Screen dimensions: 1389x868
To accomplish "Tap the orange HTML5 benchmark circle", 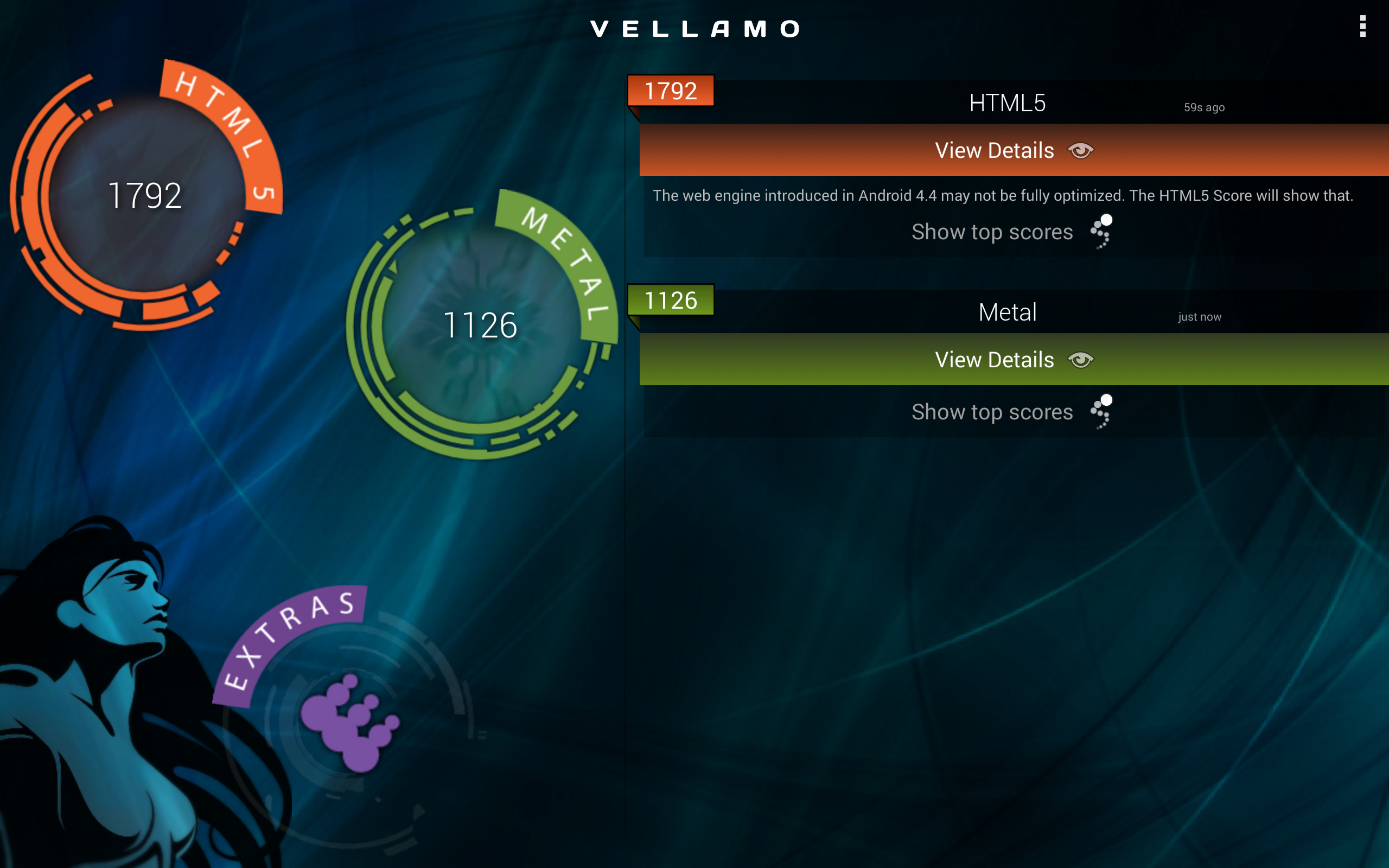I will point(145,195).
